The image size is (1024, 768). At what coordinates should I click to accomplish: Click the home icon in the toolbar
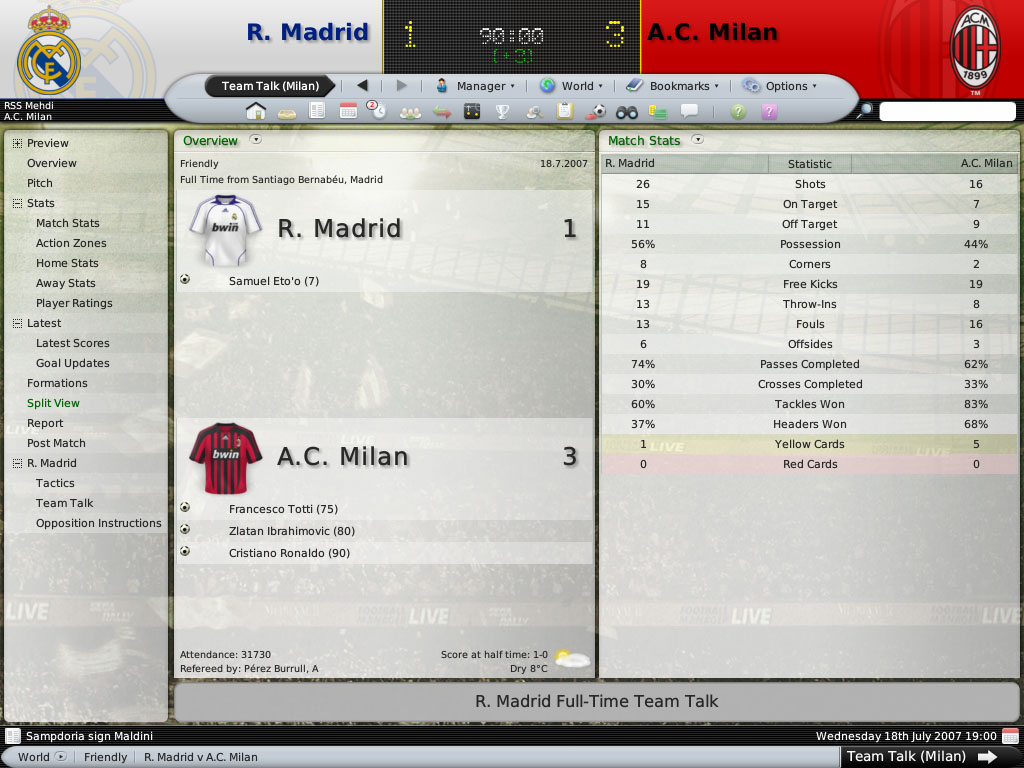click(x=256, y=111)
